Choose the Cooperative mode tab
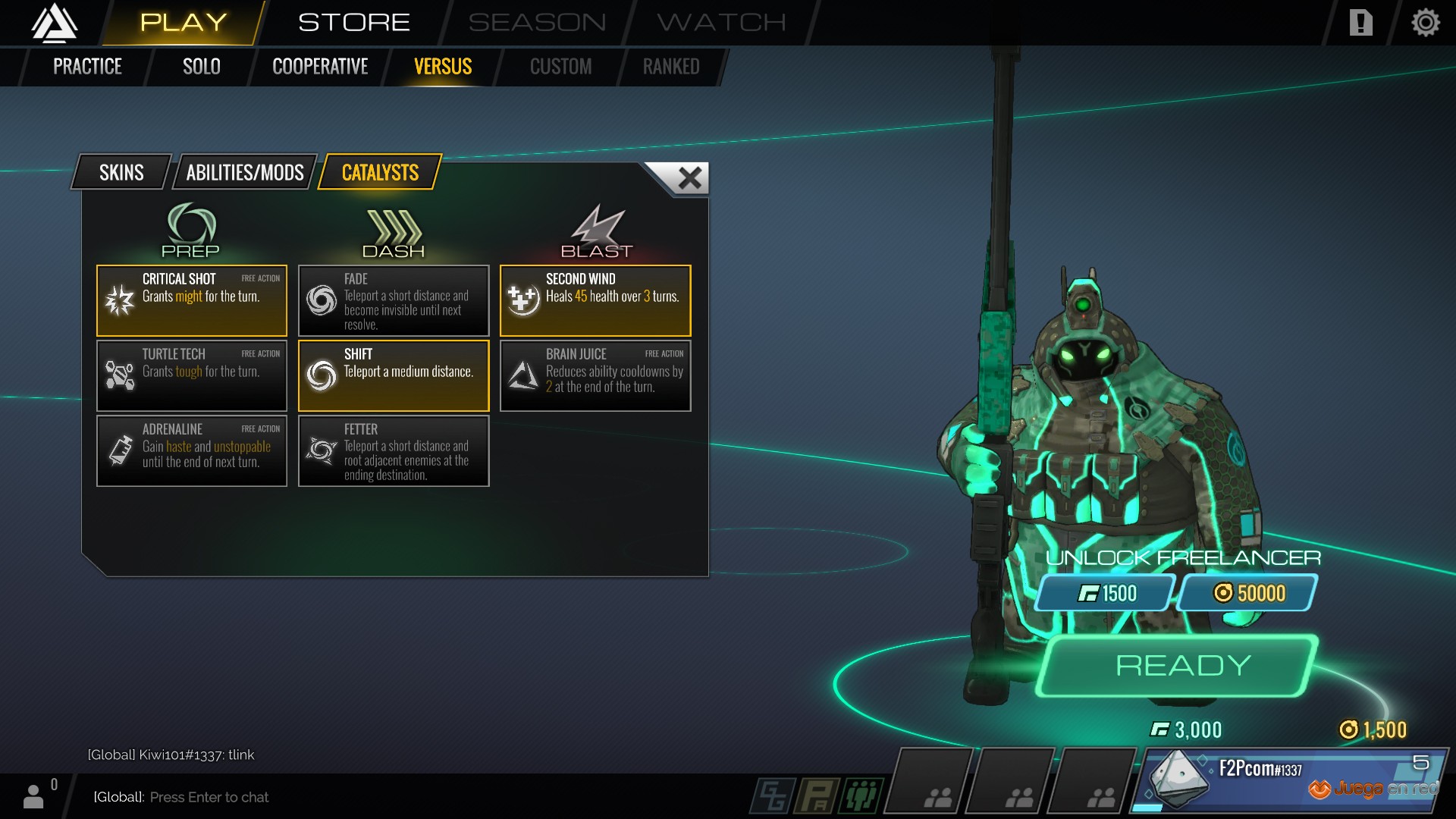This screenshot has height=819, width=1456. (320, 67)
